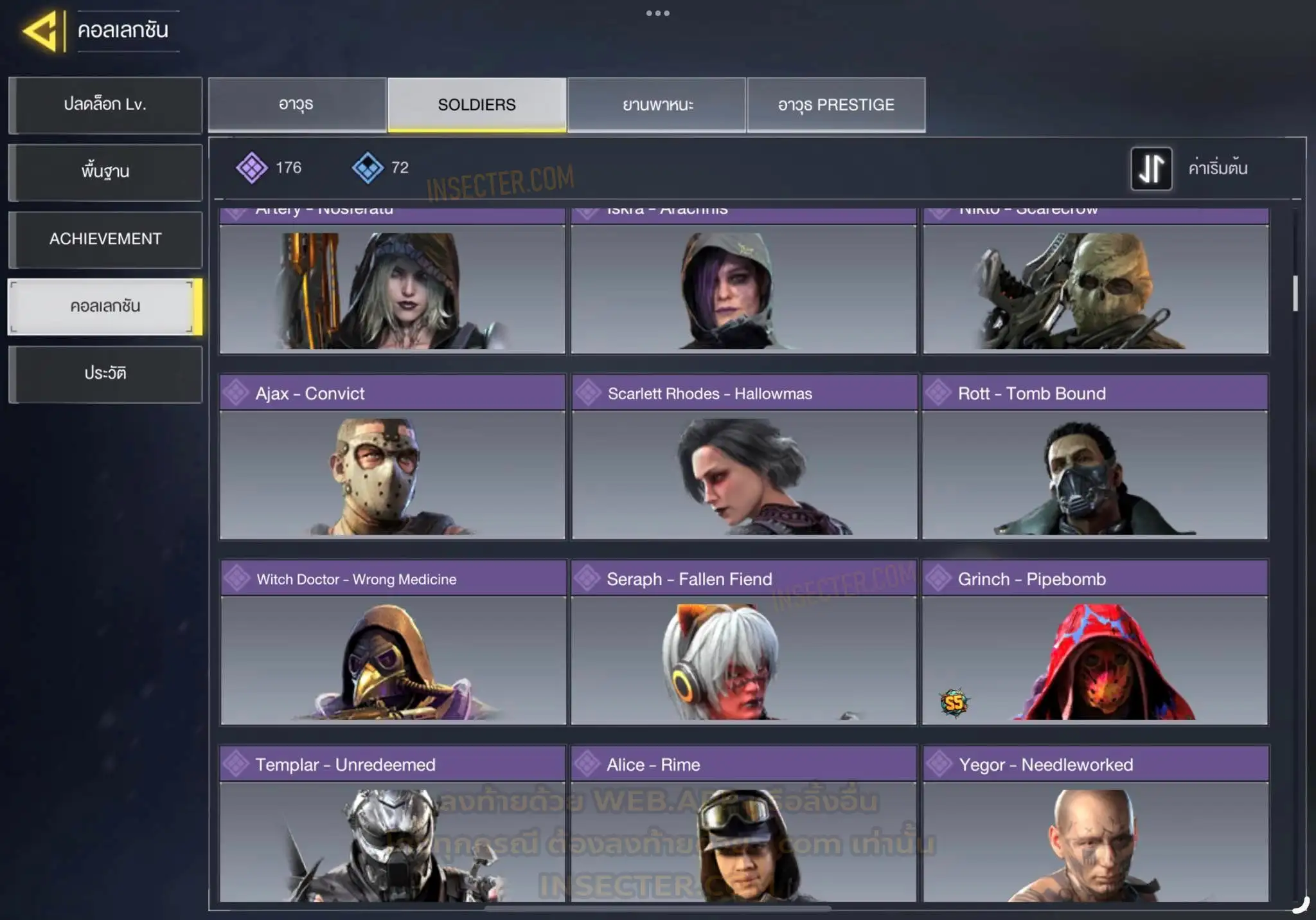Open the ปลดล็อก Lv. menu entry
Image resolution: width=1316 pixels, height=920 pixels.
pos(105,105)
